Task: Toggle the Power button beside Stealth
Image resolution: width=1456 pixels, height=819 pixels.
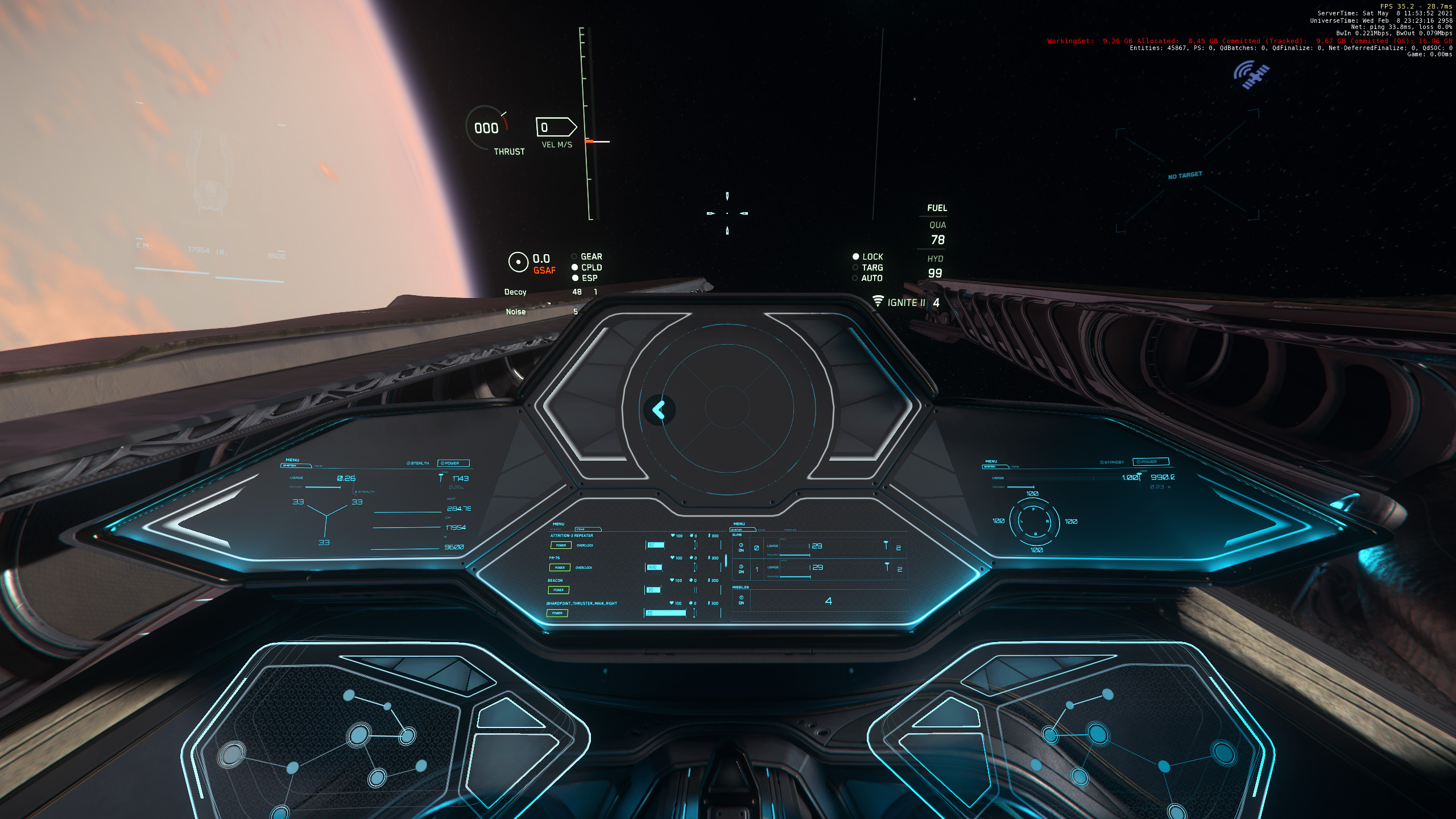Action: tap(453, 464)
